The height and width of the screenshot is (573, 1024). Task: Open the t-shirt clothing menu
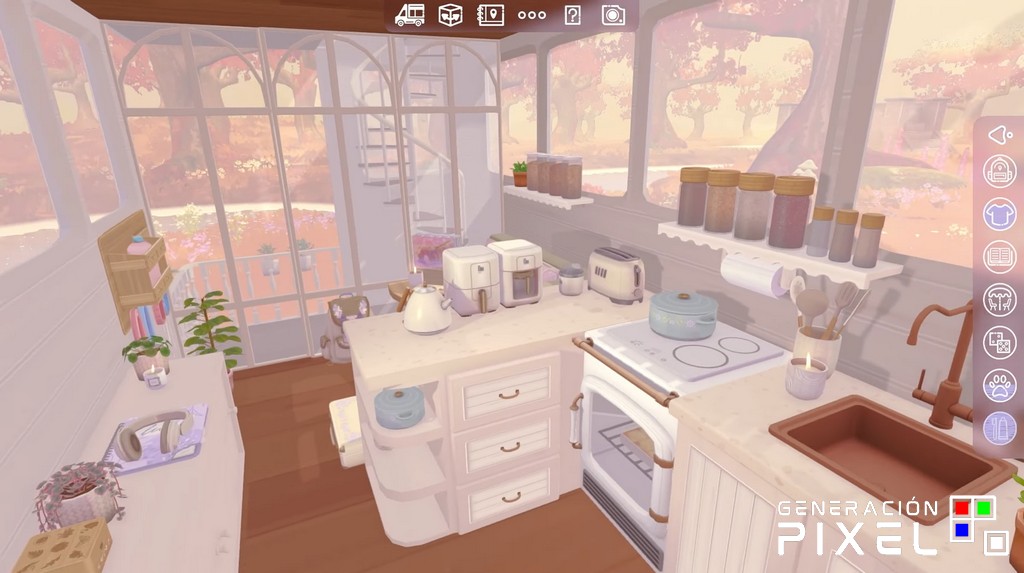999,214
